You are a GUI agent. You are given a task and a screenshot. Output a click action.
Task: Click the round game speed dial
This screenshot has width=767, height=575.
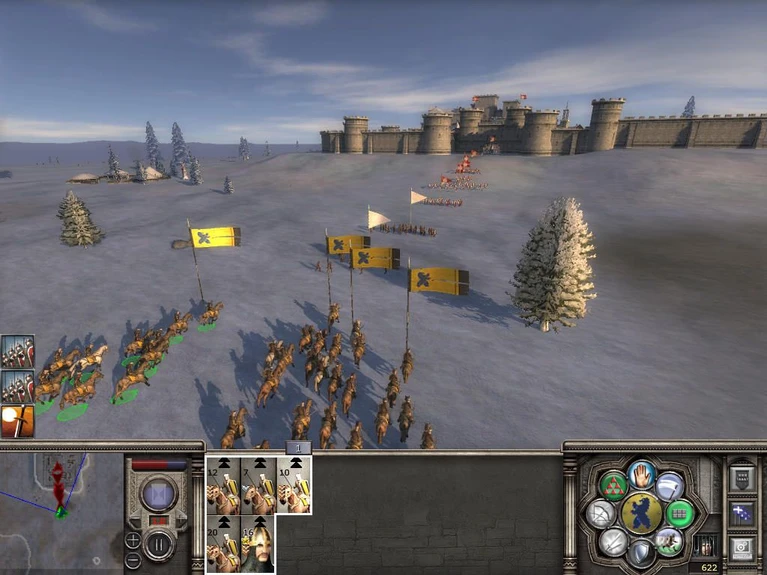point(158,494)
